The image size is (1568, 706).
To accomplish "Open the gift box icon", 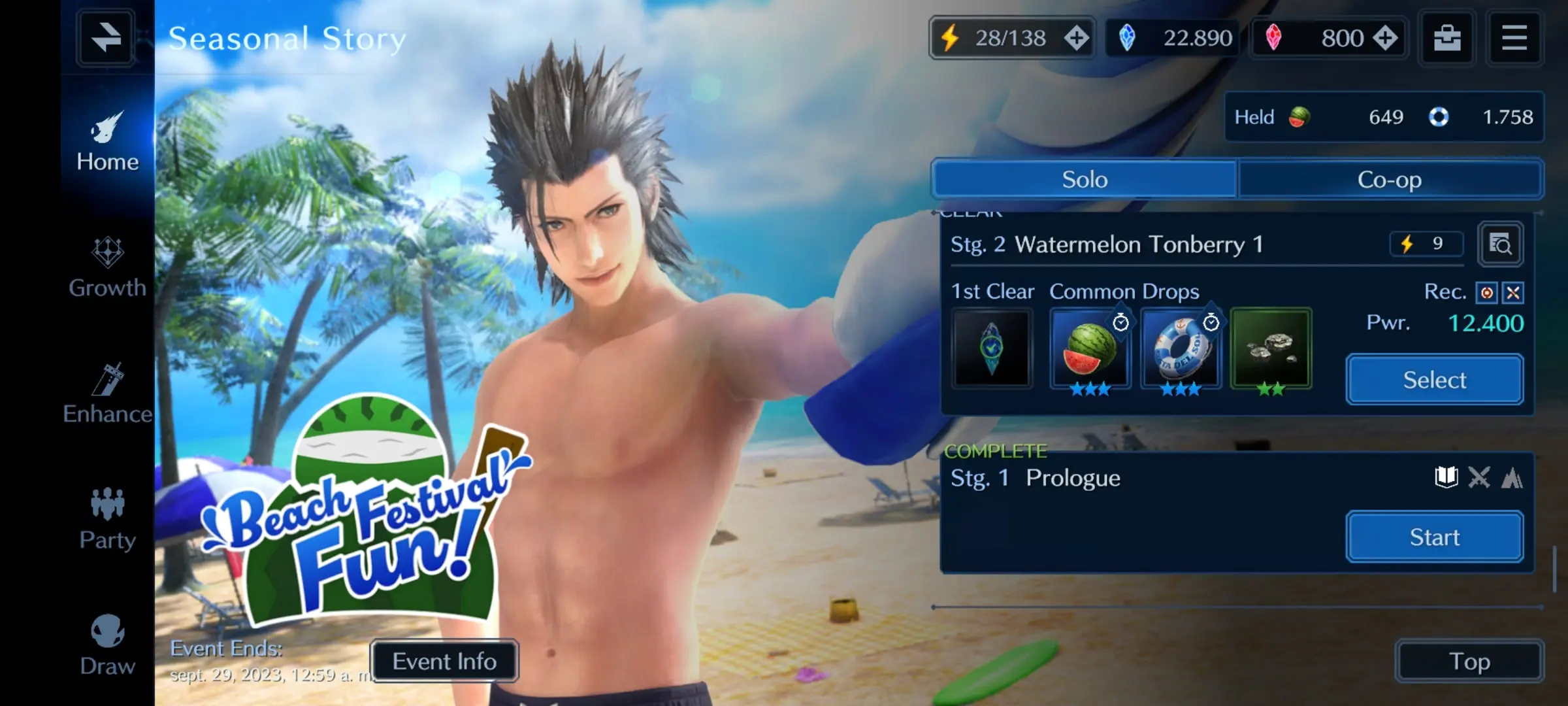I will coord(1447,38).
